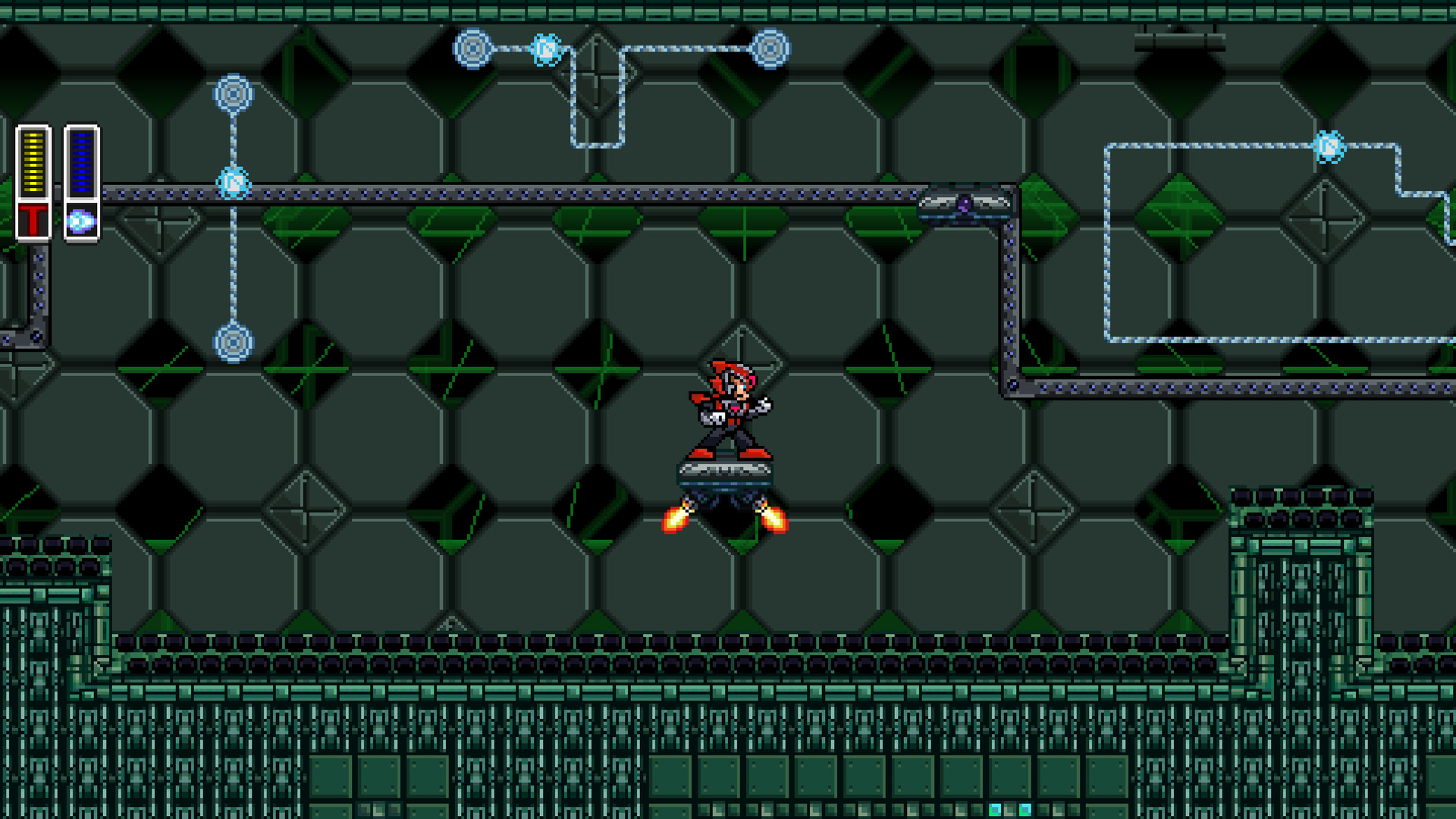Click the blue gem weapon icon on HUD

(x=81, y=220)
